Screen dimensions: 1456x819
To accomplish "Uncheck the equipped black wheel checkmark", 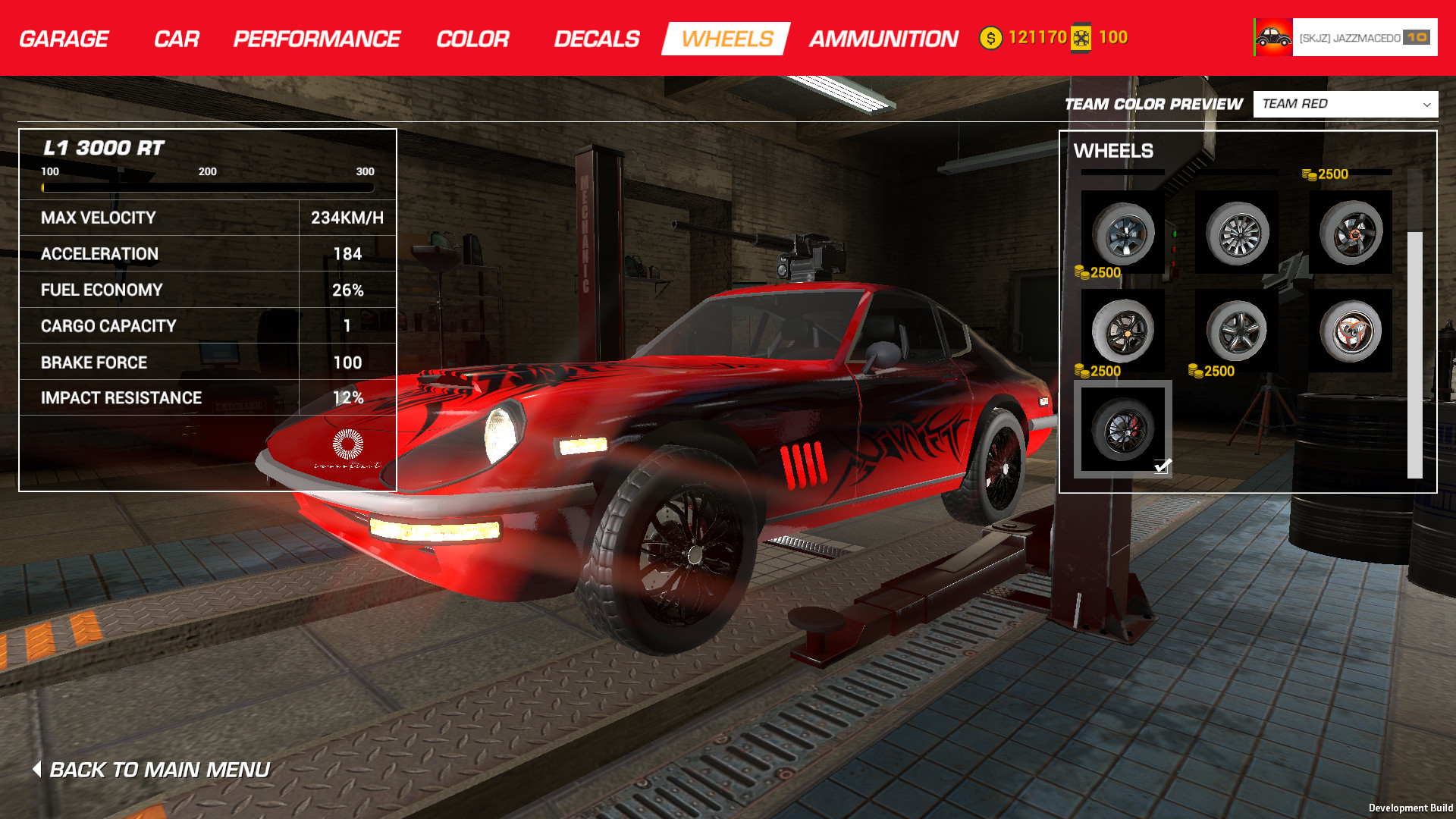I will pos(1163,468).
